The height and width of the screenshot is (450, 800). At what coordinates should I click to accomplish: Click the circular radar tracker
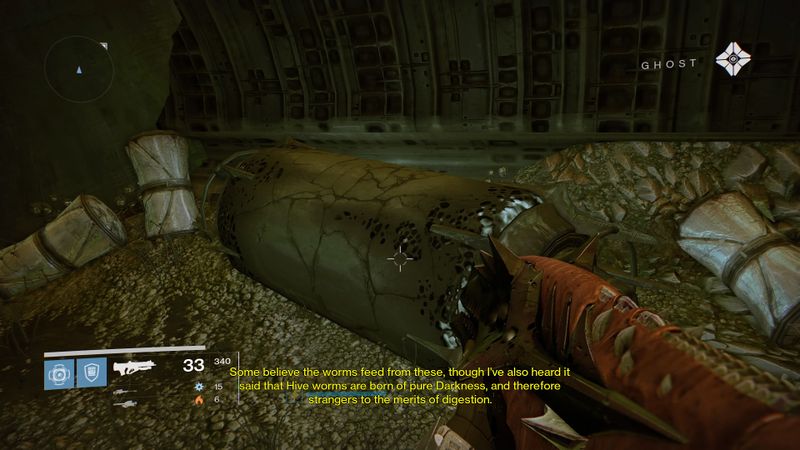click(x=77, y=68)
